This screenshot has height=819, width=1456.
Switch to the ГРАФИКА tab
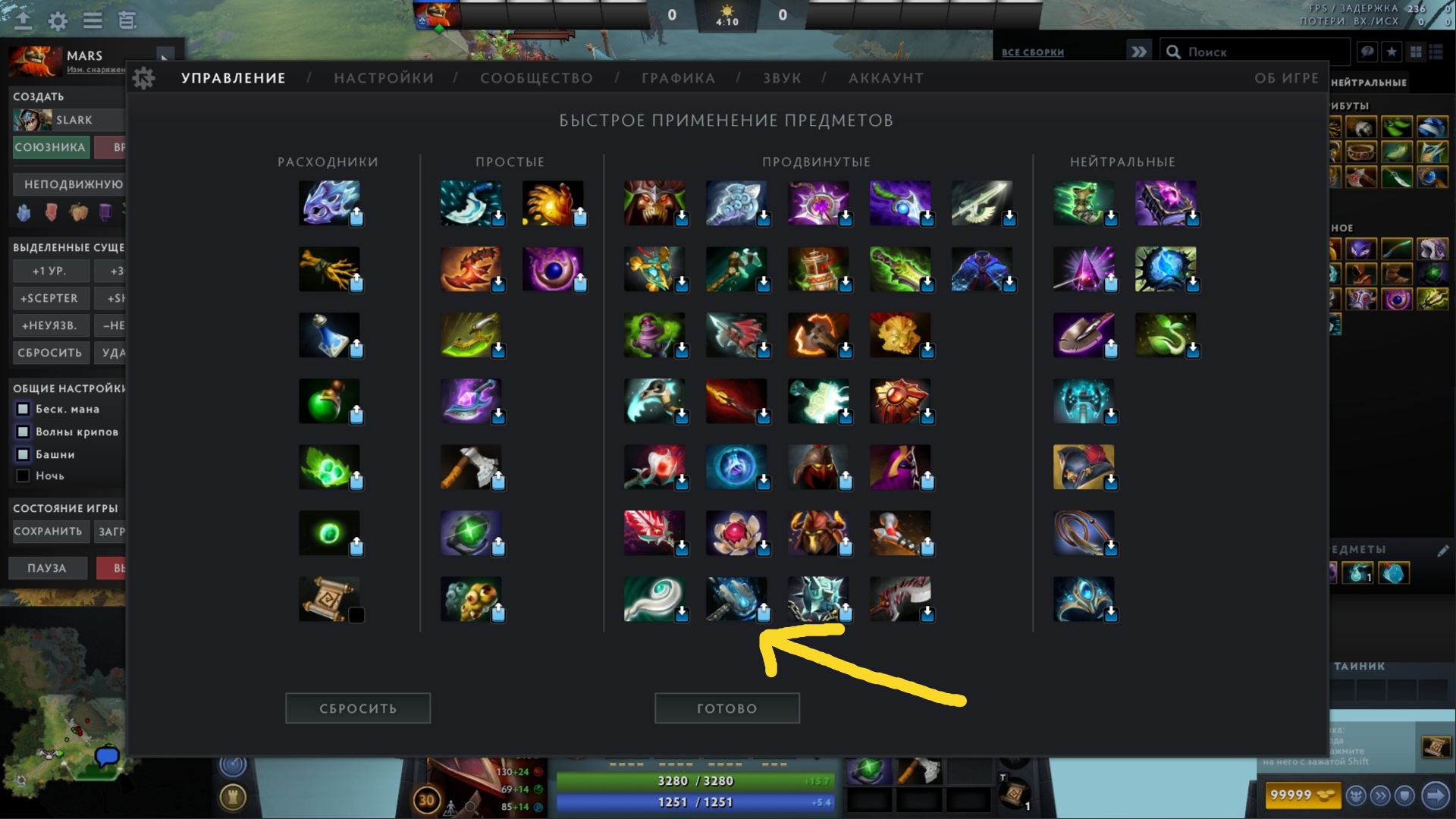tap(677, 77)
